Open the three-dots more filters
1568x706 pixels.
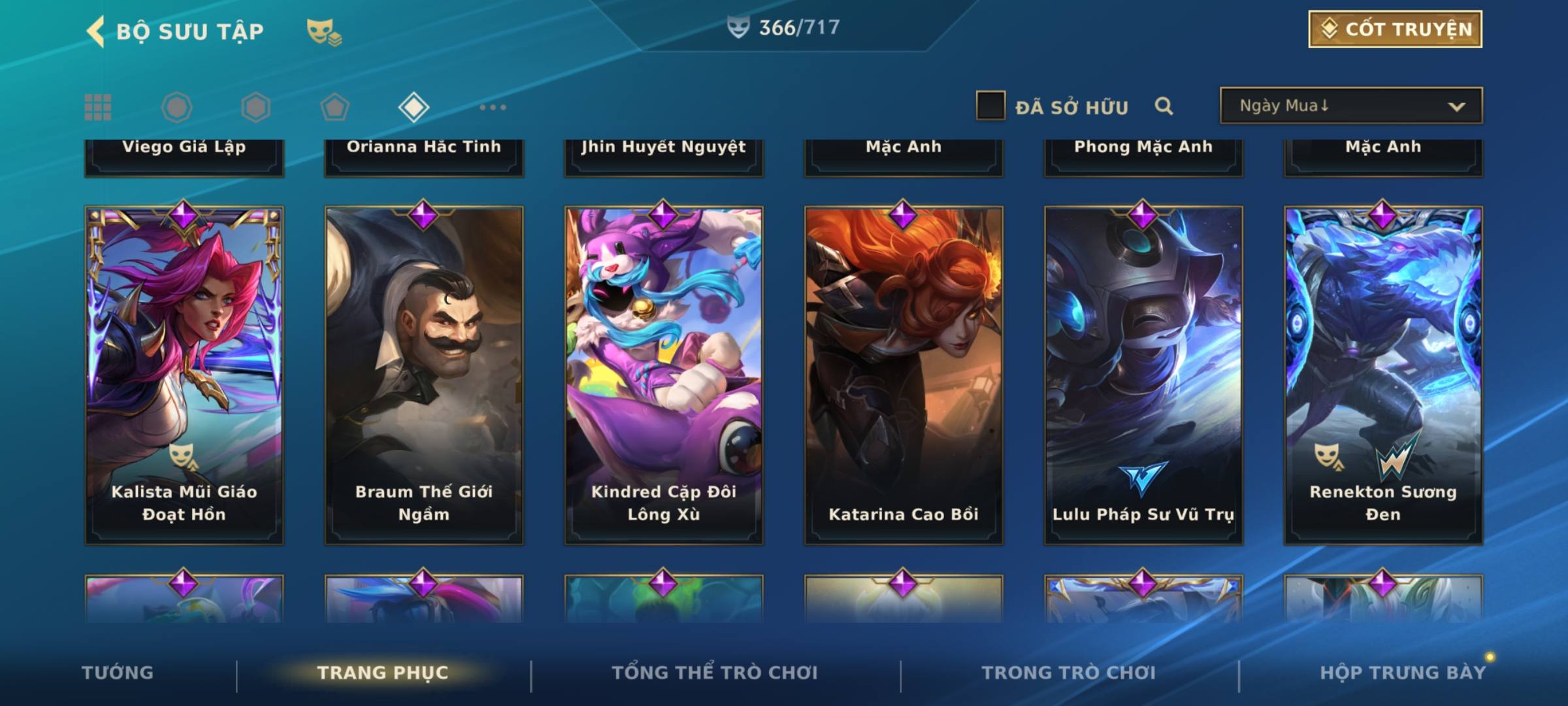pyautogui.click(x=493, y=107)
